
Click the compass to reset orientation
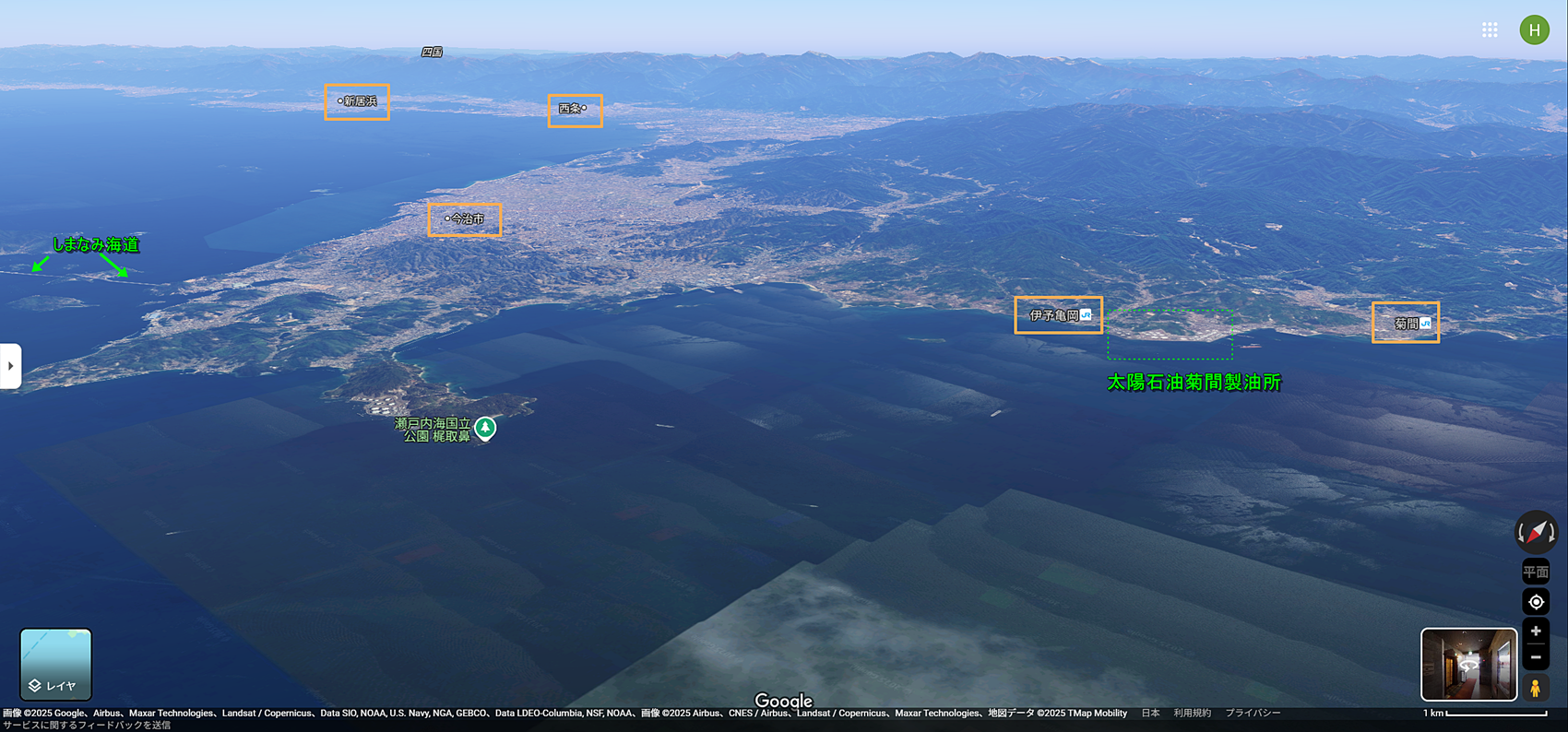tap(1536, 532)
